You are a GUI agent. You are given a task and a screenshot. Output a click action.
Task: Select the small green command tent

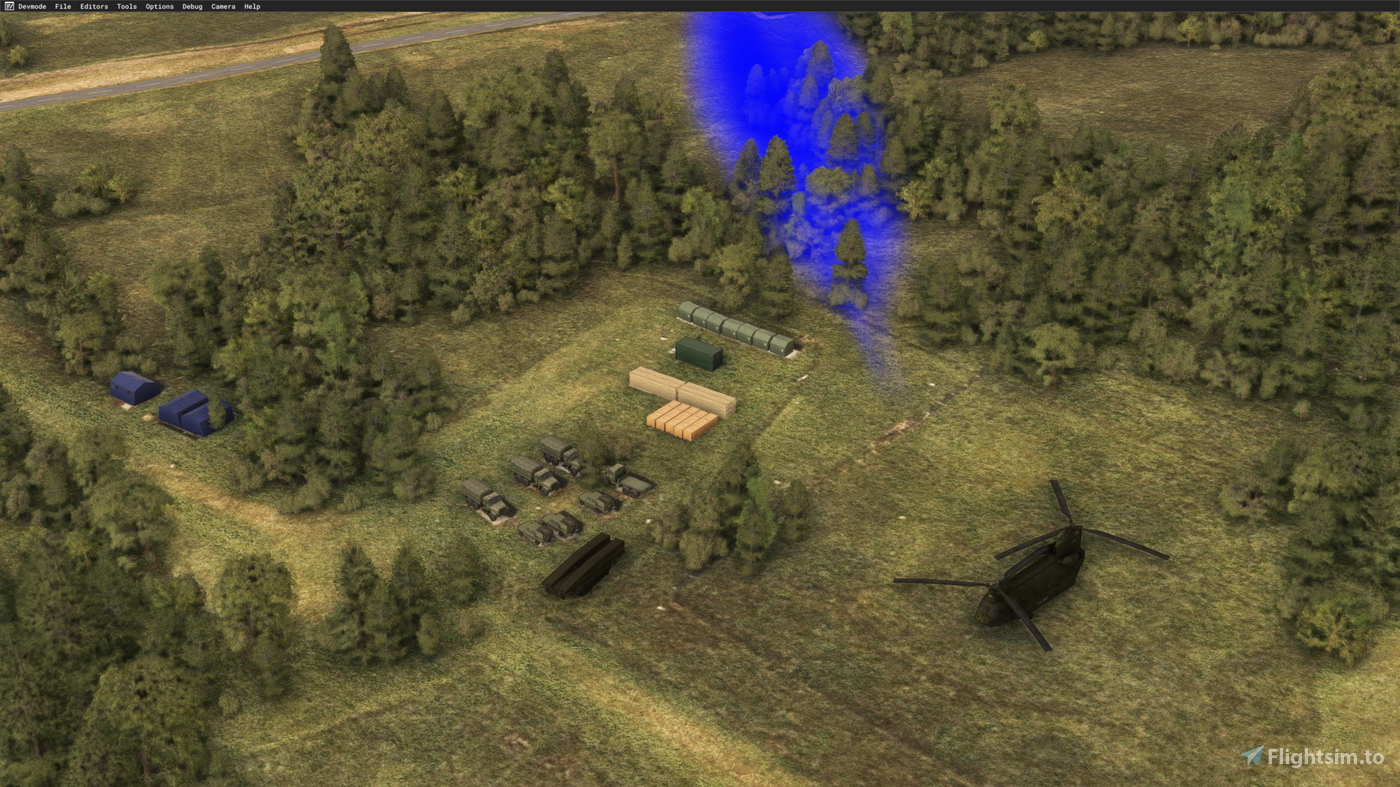pyautogui.click(x=698, y=353)
